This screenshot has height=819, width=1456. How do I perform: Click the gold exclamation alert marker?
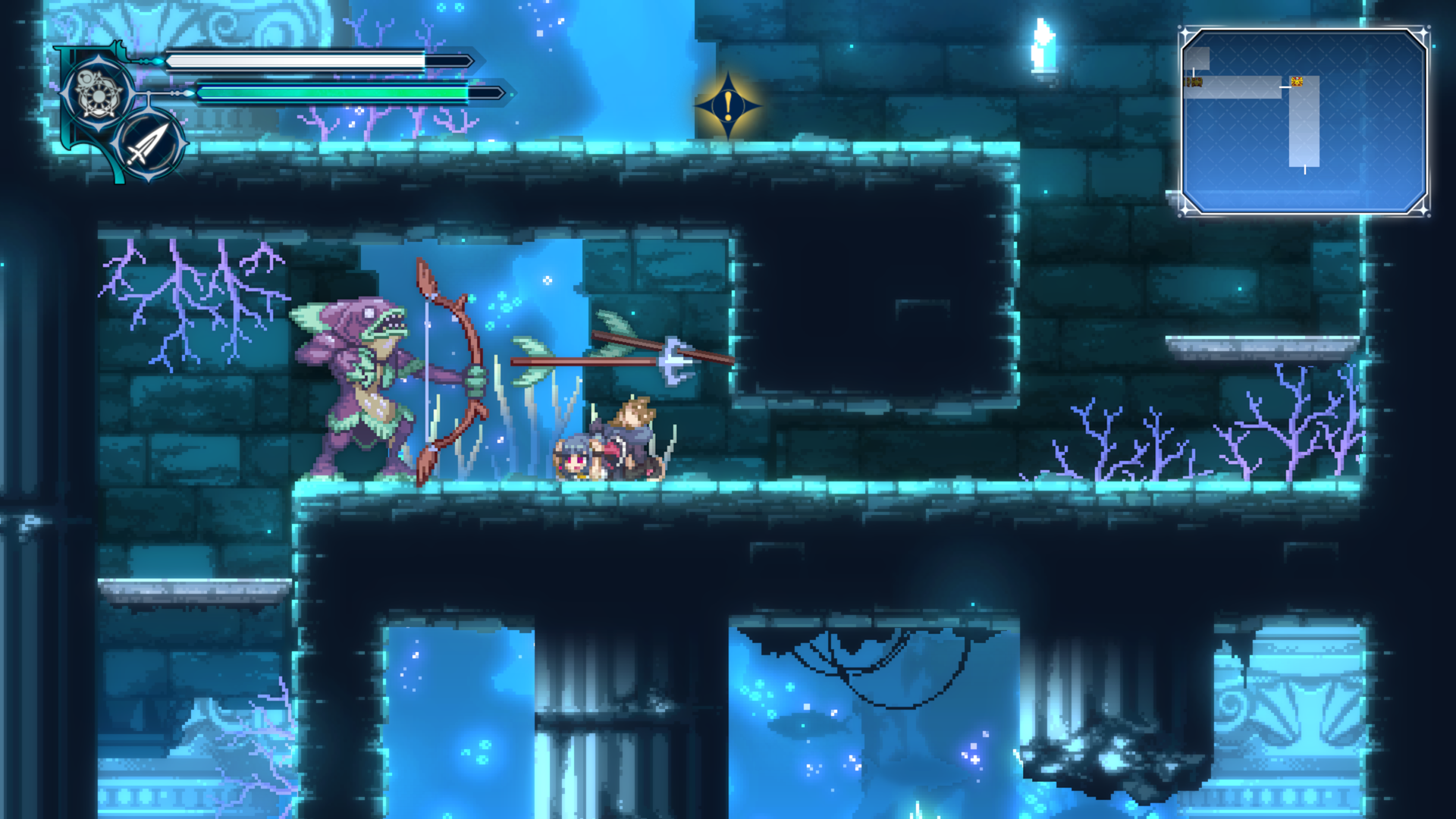point(728,106)
